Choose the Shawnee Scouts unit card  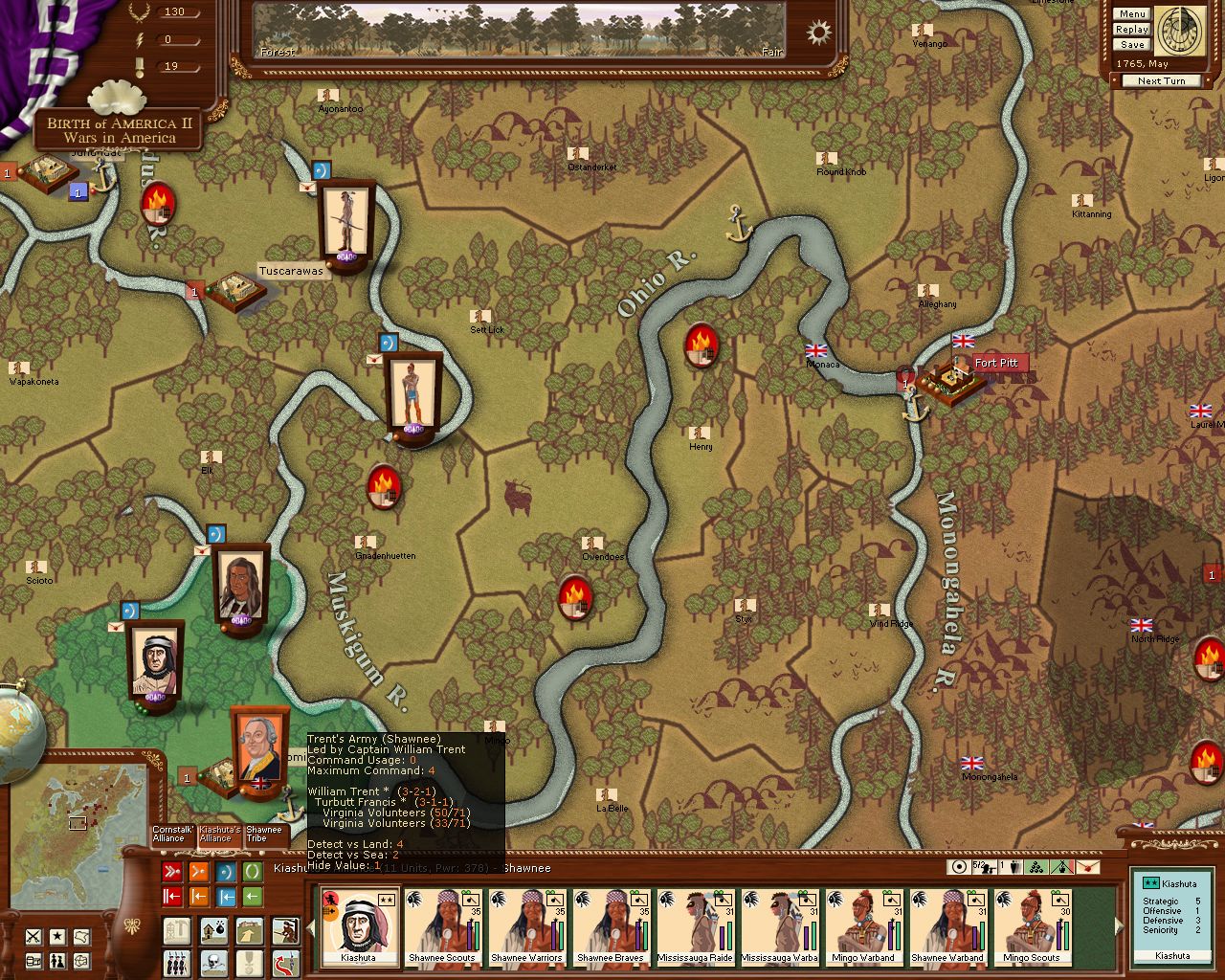pyautogui.click(x=442, y=926)
